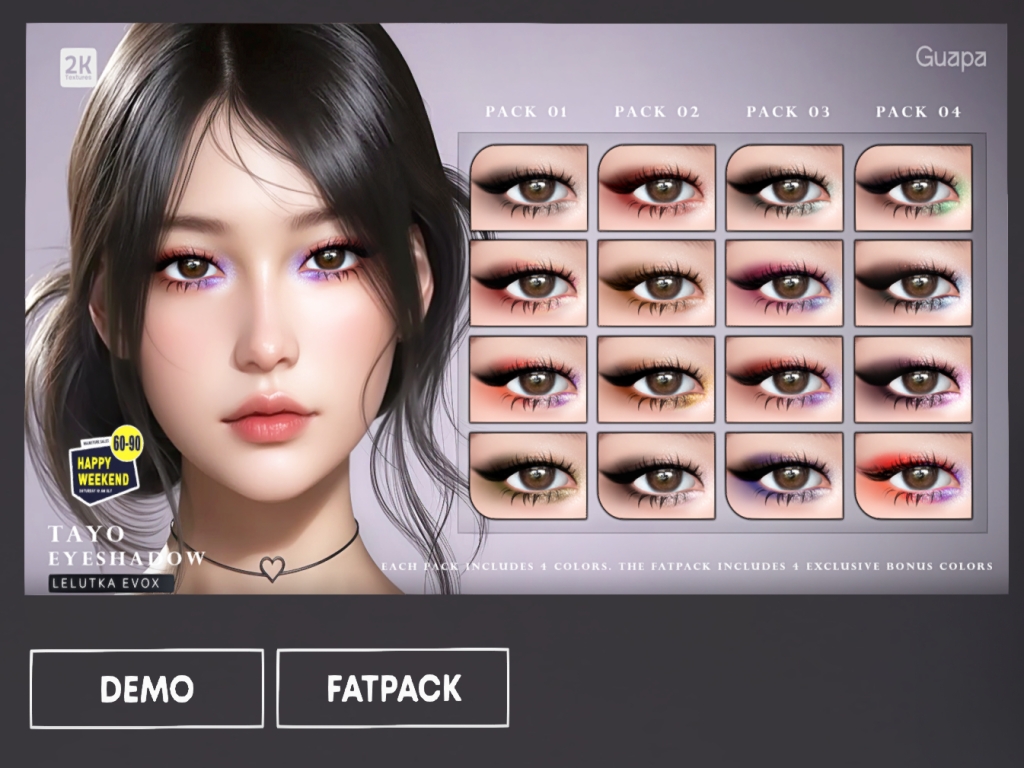This screenshot has height=768, width=1024.
Task: Pick the golden yellow eyeshadow swatch under Pack 02
Action: [x=657, y=379]
